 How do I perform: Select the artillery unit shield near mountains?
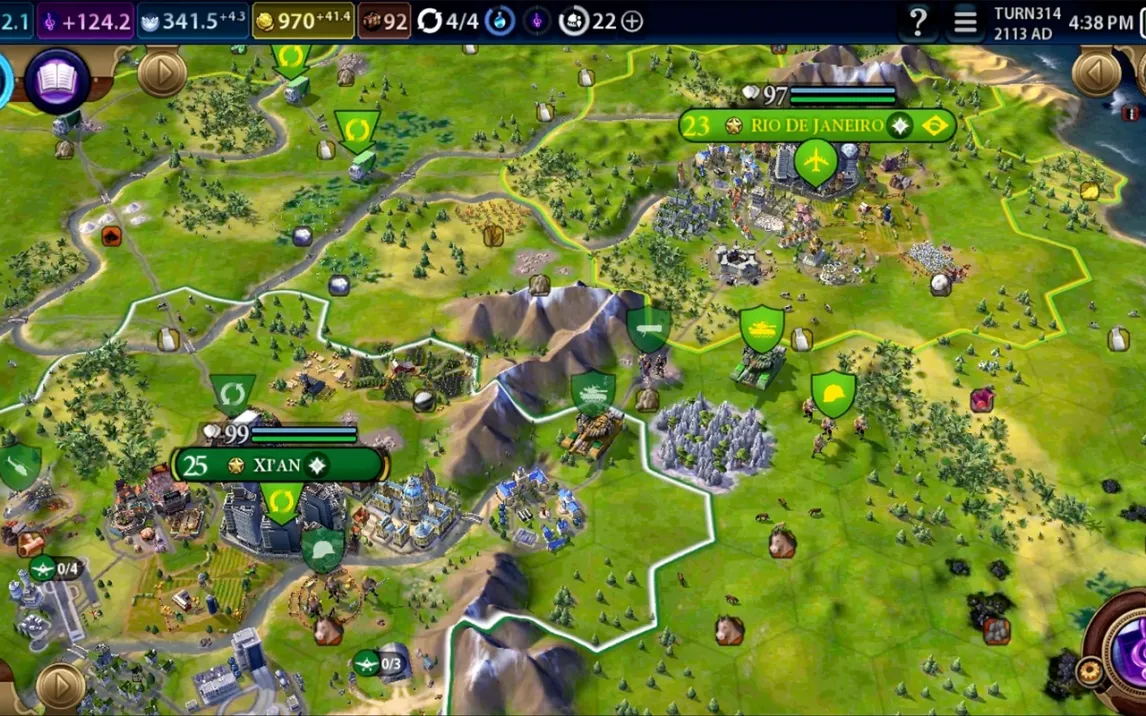pos(648,328)
